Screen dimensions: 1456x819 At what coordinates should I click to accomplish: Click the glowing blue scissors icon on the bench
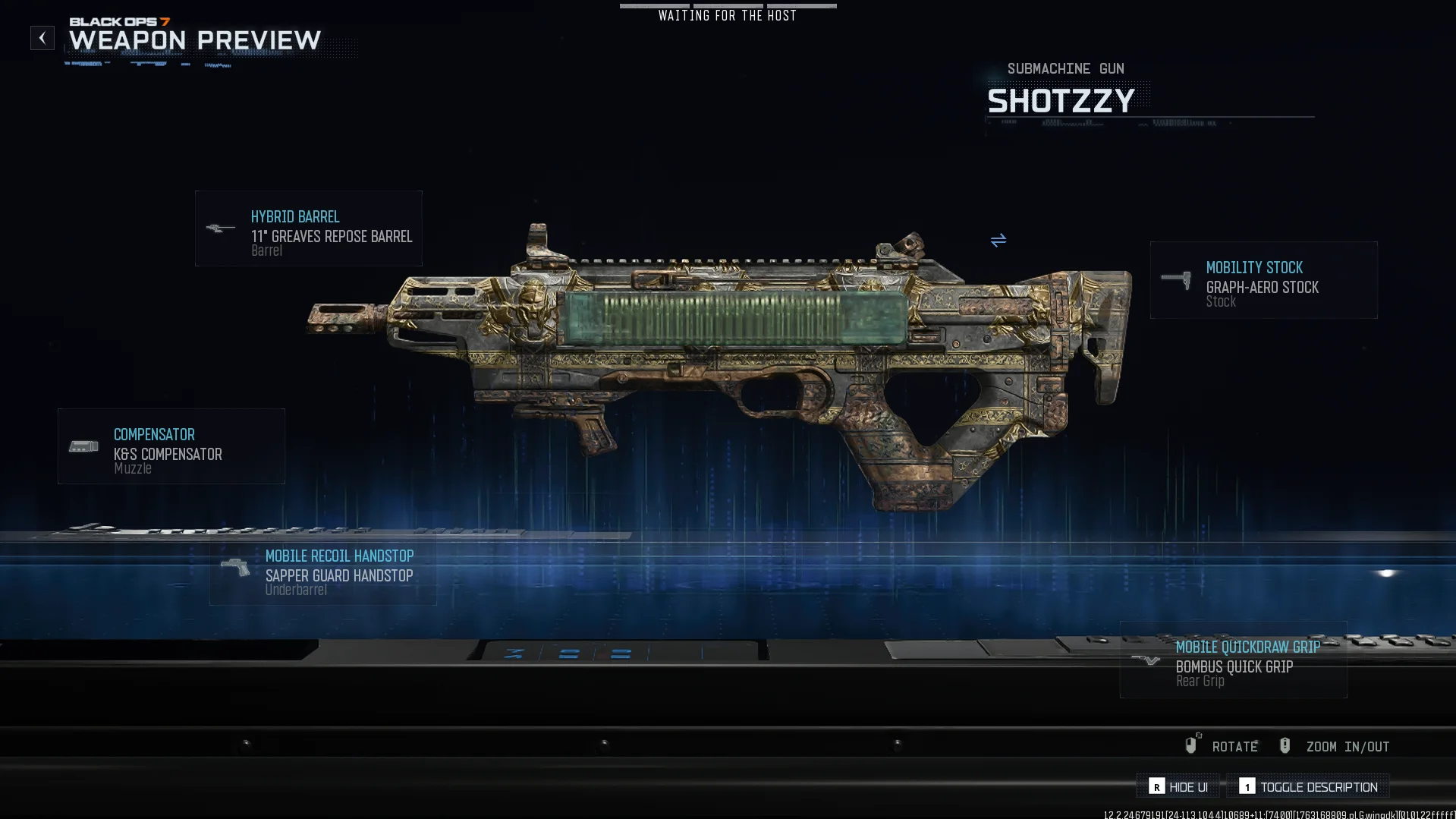(x=513, y=652)
